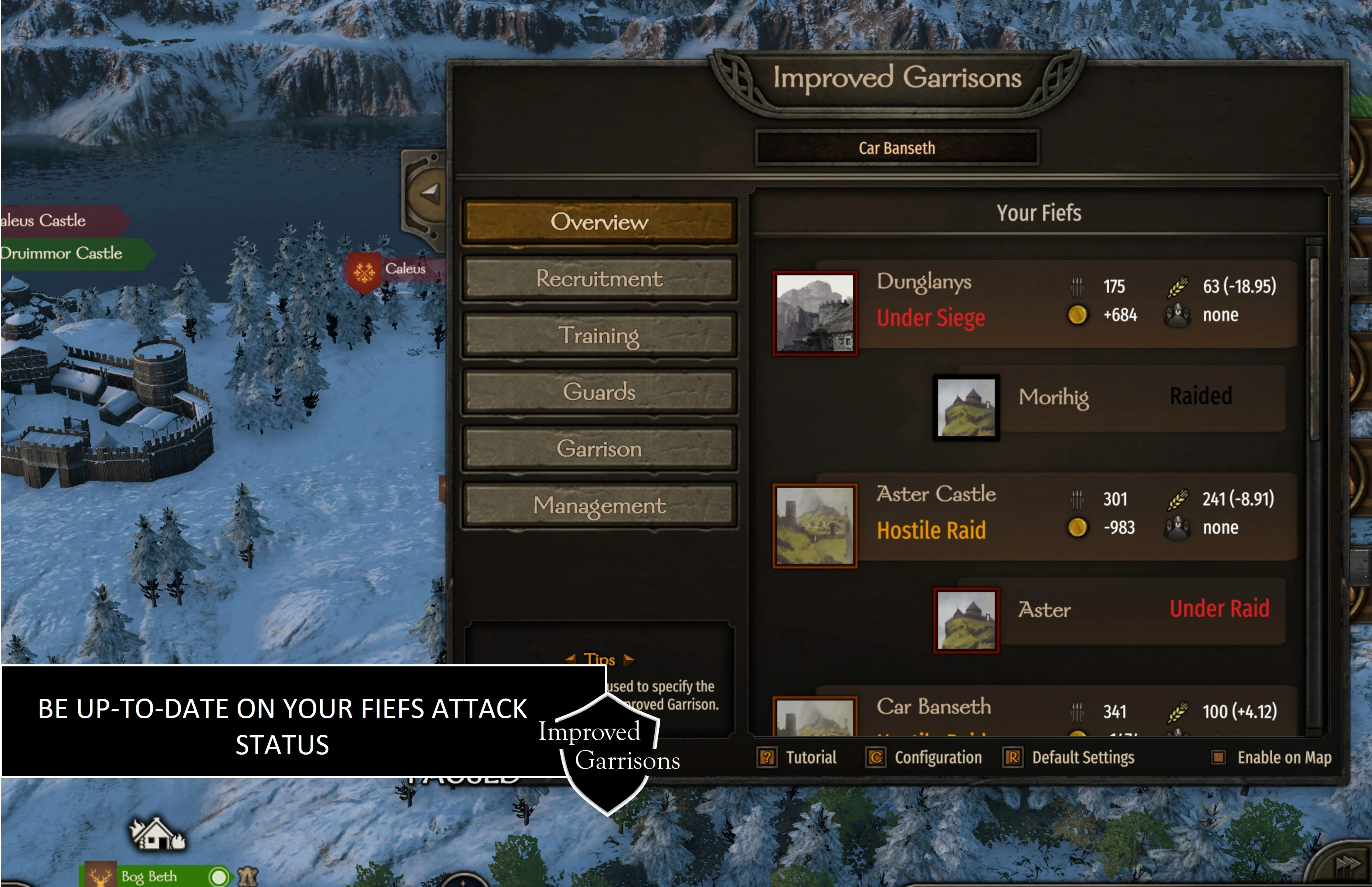Open the Management tab

[x=599, y=506]
